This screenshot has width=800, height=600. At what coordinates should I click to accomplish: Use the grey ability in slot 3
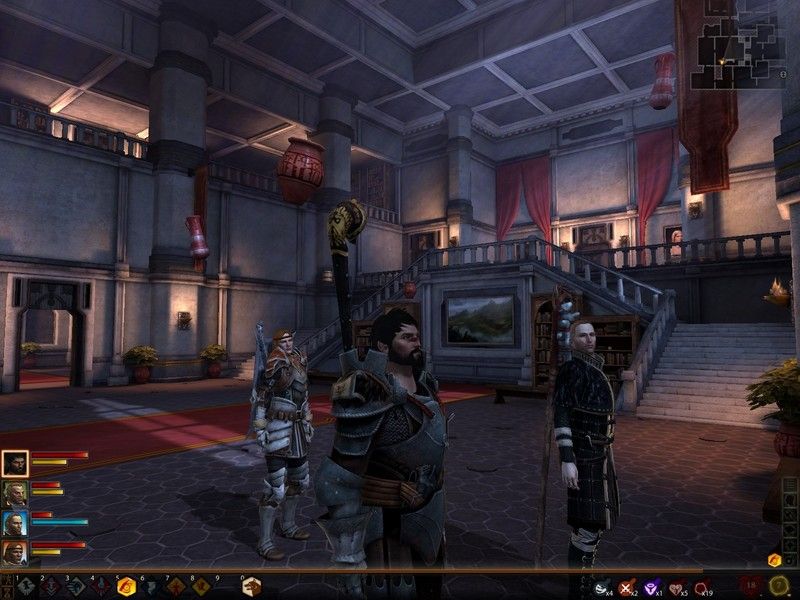(76, 587)
